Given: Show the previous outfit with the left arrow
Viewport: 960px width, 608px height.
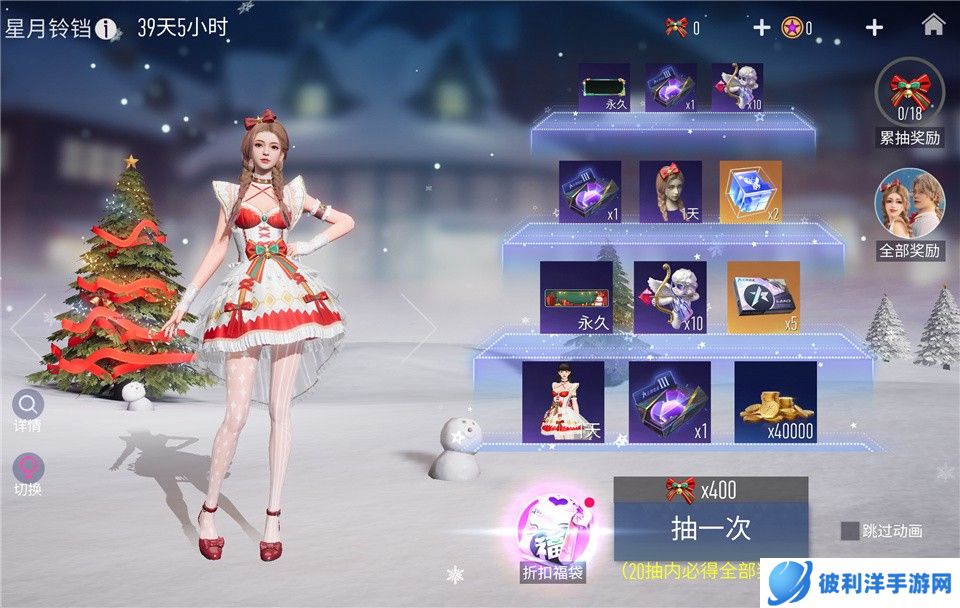Looking at the screenshot, I should coord(24,325).
